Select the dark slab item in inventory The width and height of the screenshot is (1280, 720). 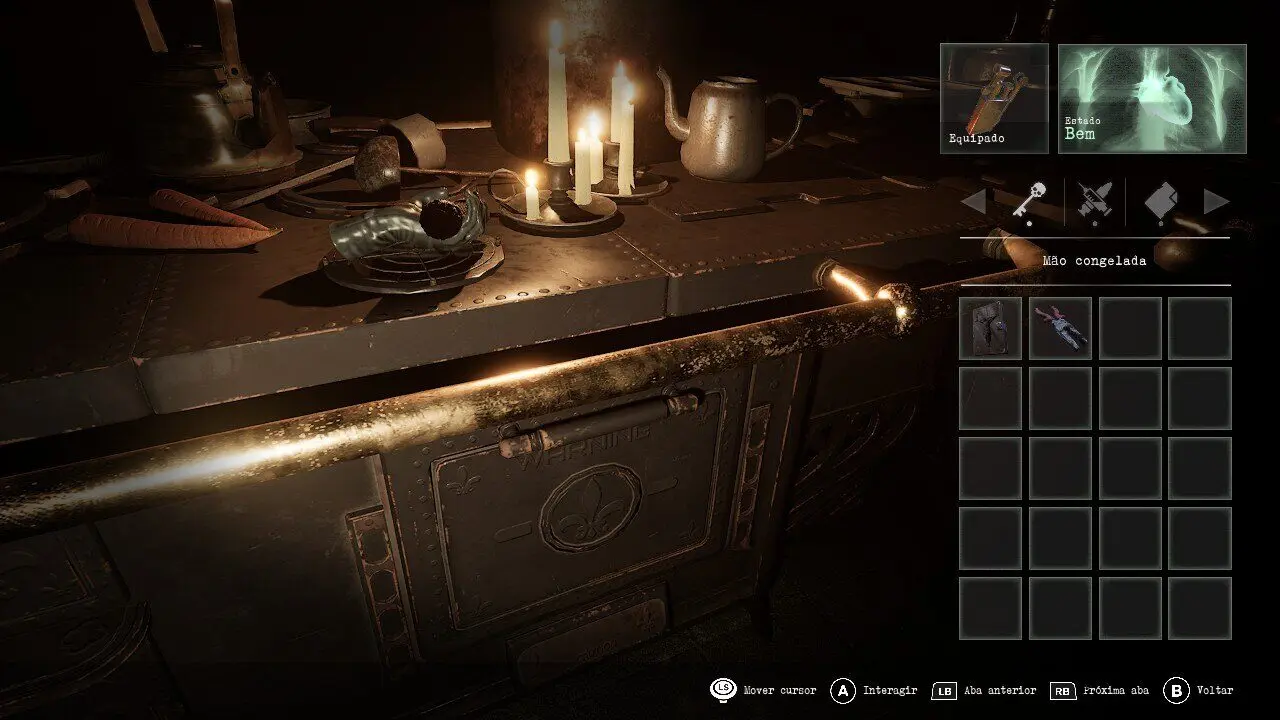[990, 328]
